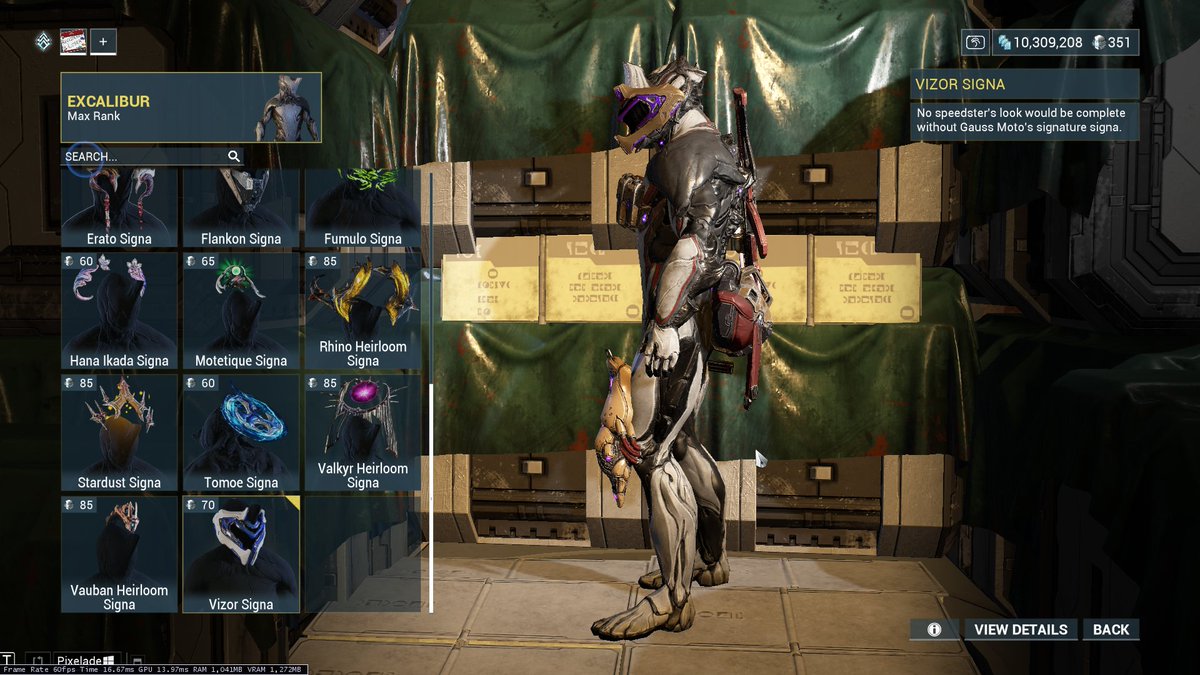Select the Hana Ikada Signa

pos(119,311)
